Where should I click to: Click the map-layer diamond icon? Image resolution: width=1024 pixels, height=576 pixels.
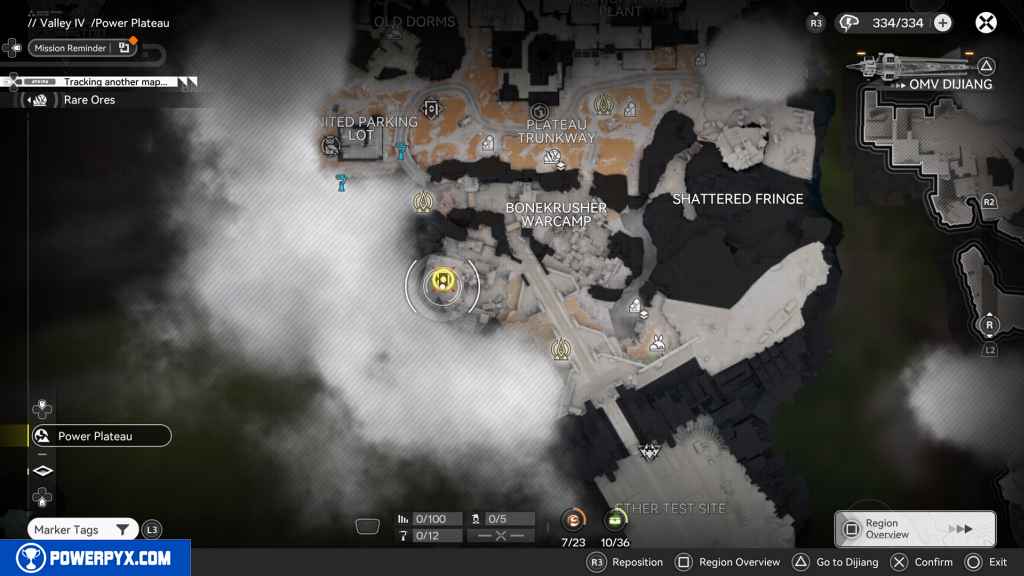tap(43, 470)
